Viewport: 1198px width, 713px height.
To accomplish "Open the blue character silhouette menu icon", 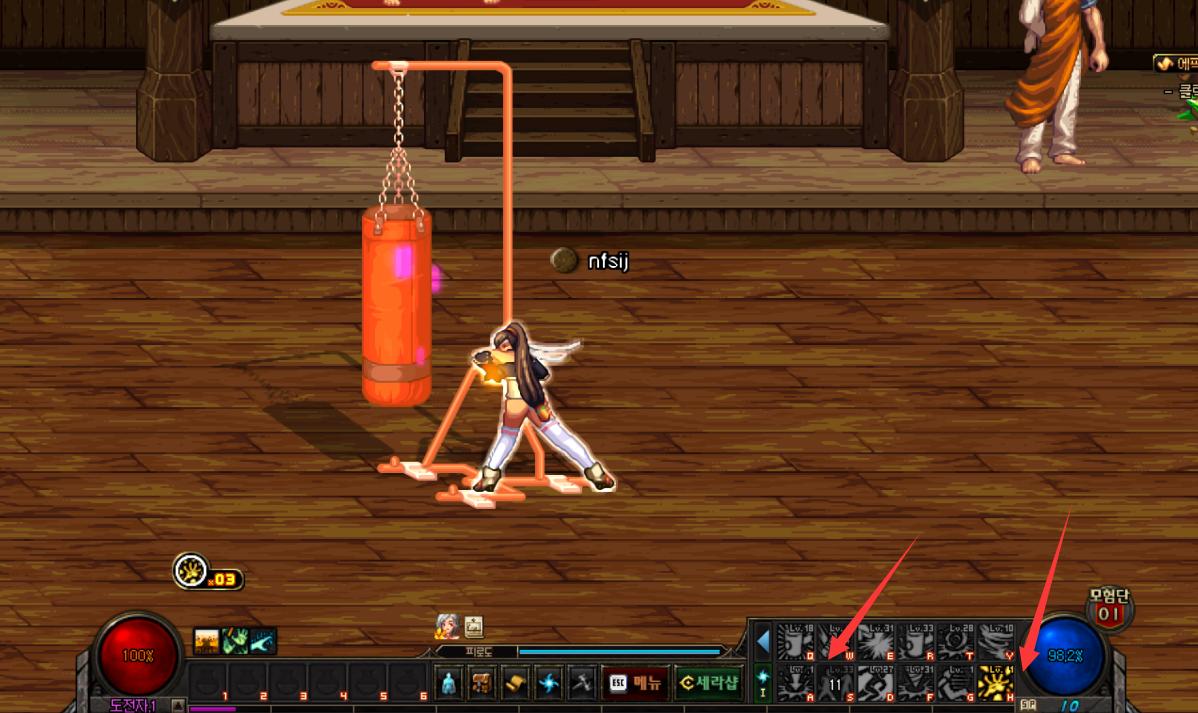I will (x=449, y=683).
